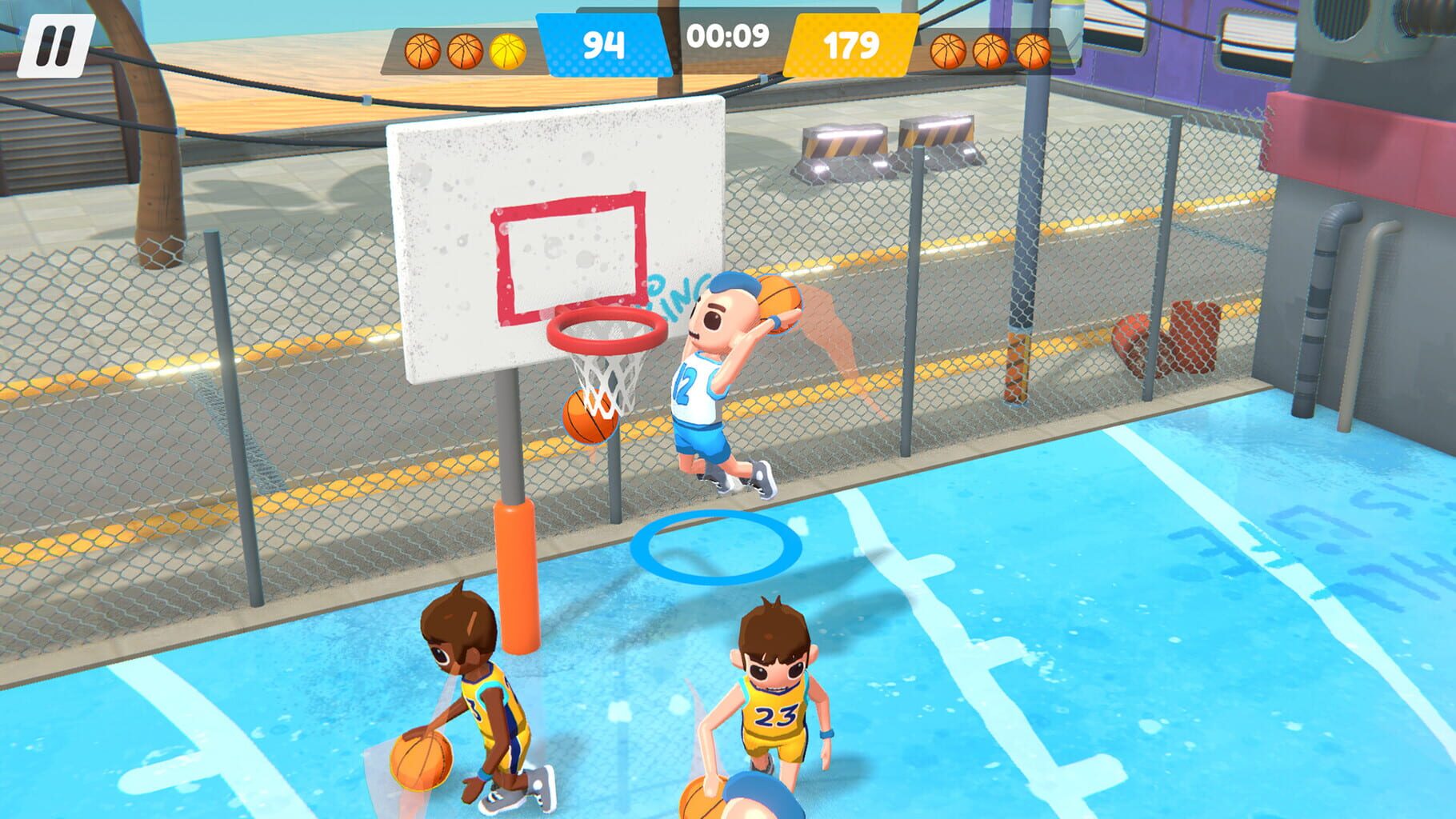This screenshot has width=1456, height=819.
Task: Click the first basketball icon right of the timer
Action: tap(949, 53)
